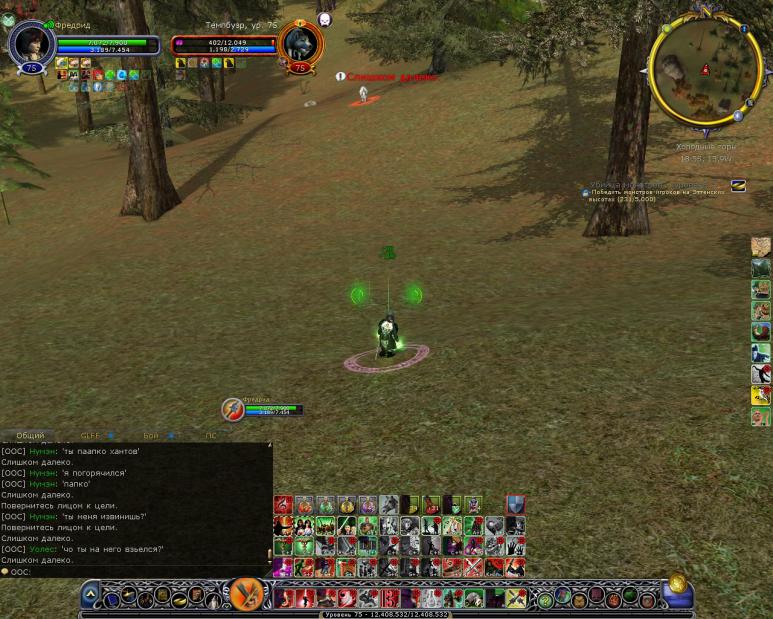Click the player portrait of Фредрид

point(30,42)
